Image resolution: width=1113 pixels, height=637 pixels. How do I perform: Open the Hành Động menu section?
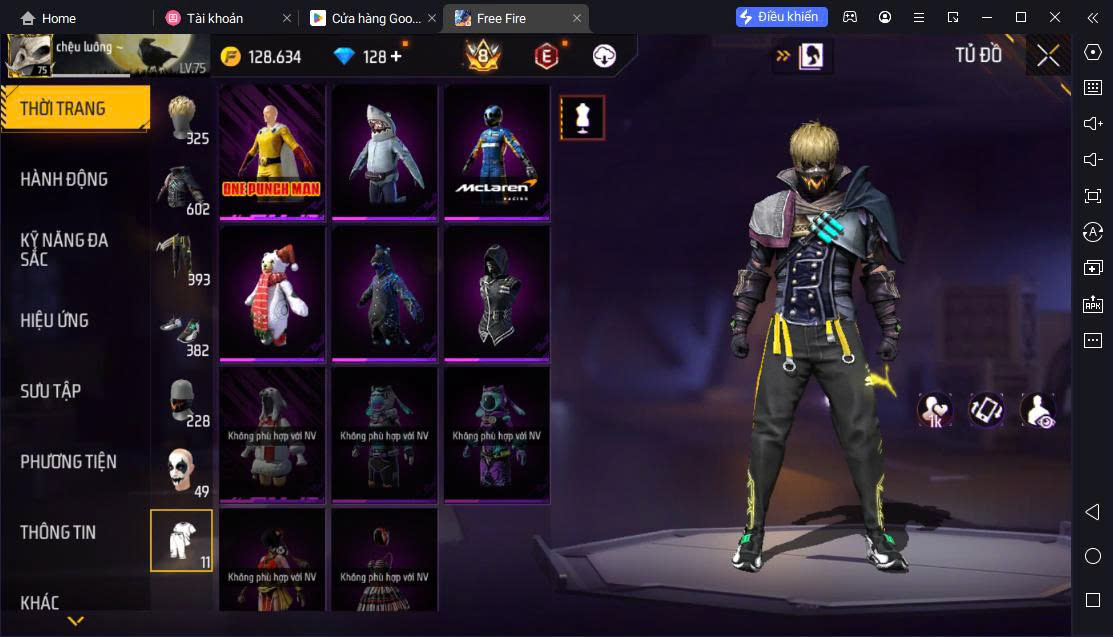[x=64, y=180]
